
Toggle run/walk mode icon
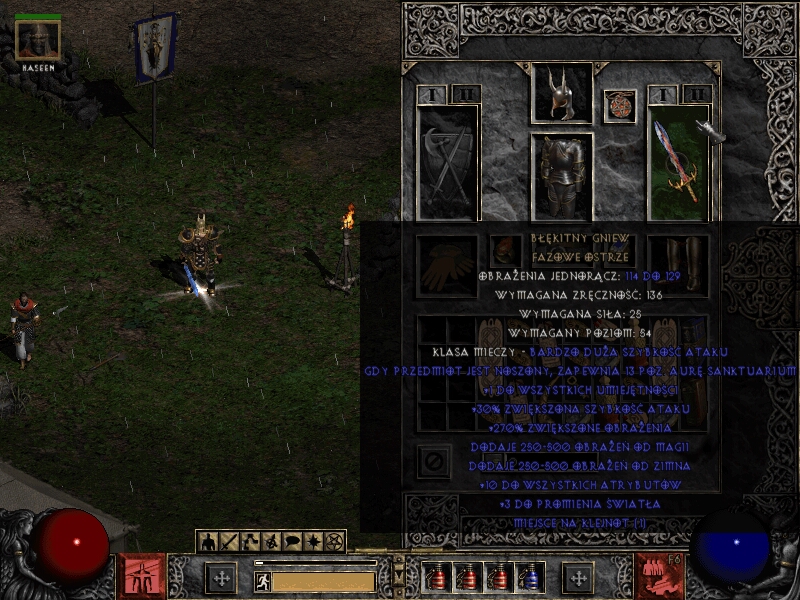tap(263, 581)
